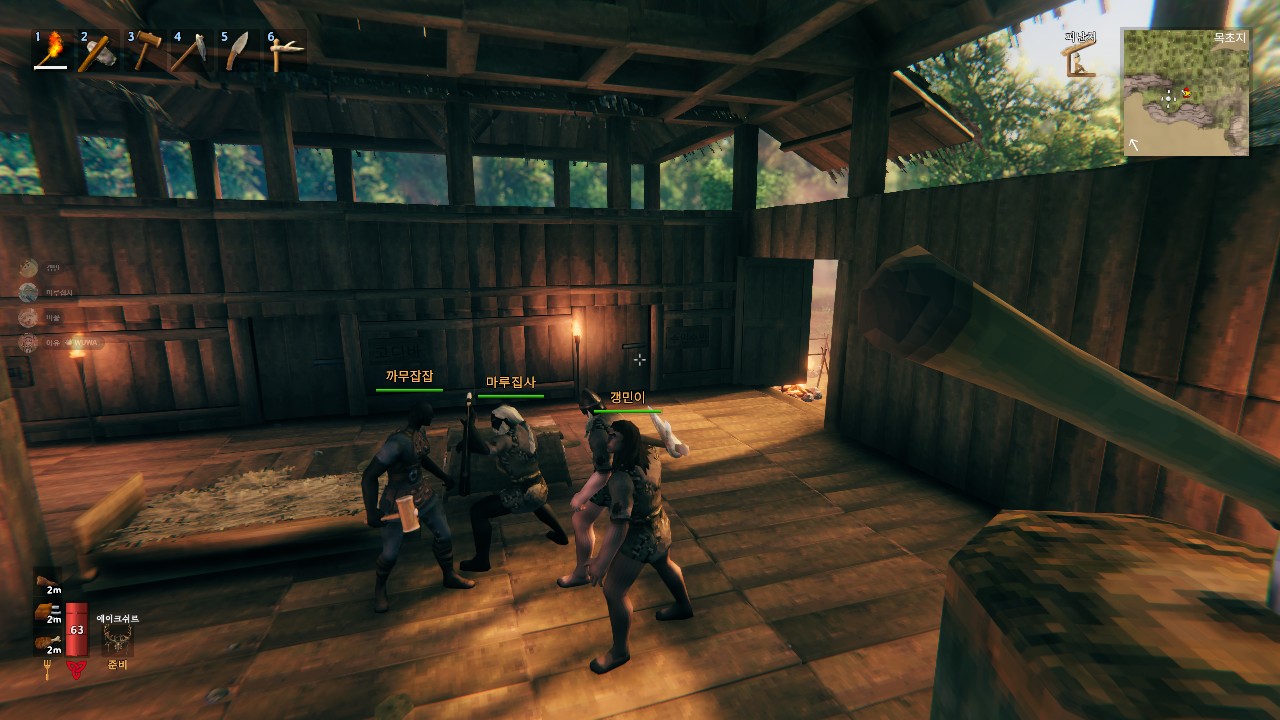Activate the Eikthyr deer forsaken power icon
The image size is (1280, 720).
pos(117,640)
